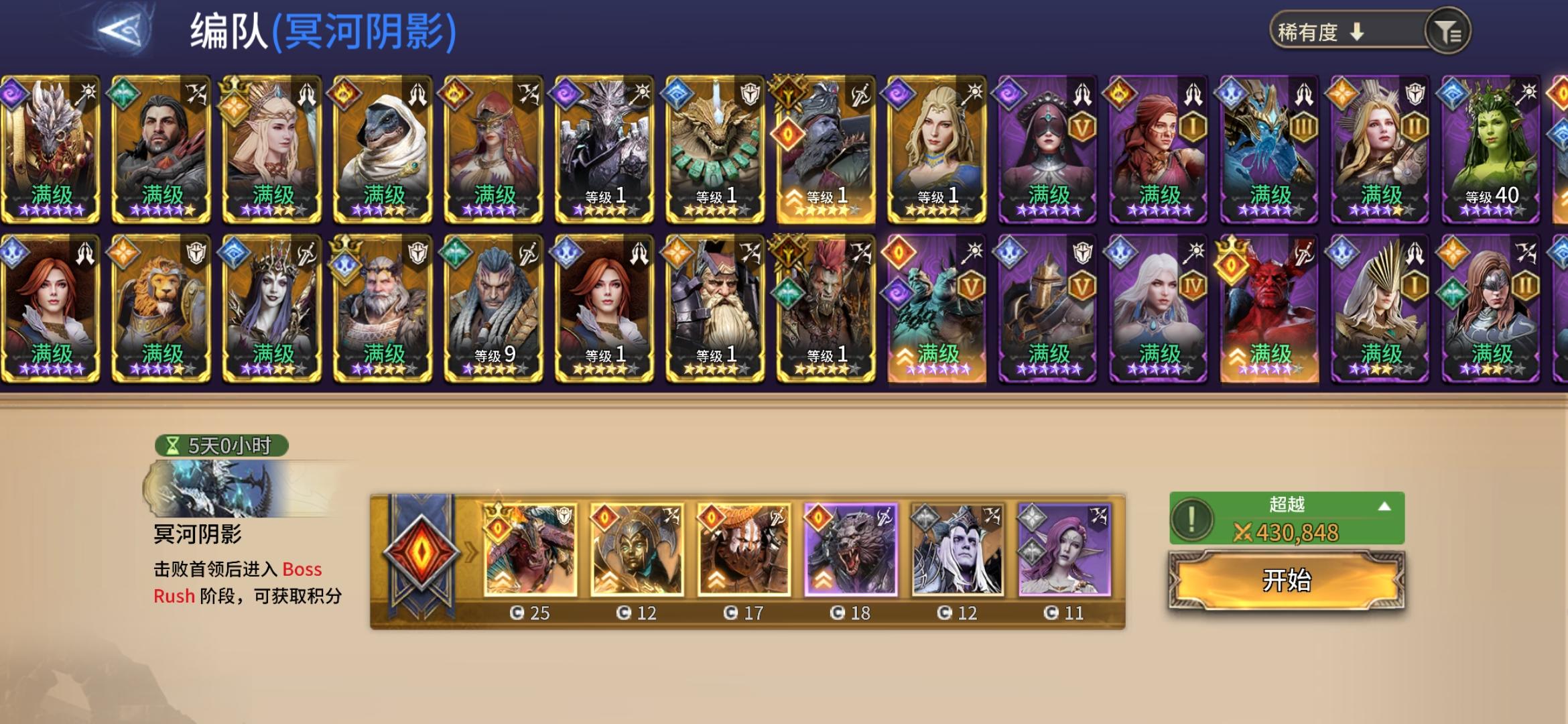Select the dwarf hero card at 等级 1
This screenshot has height=724, width=1568.
[714, 308]
